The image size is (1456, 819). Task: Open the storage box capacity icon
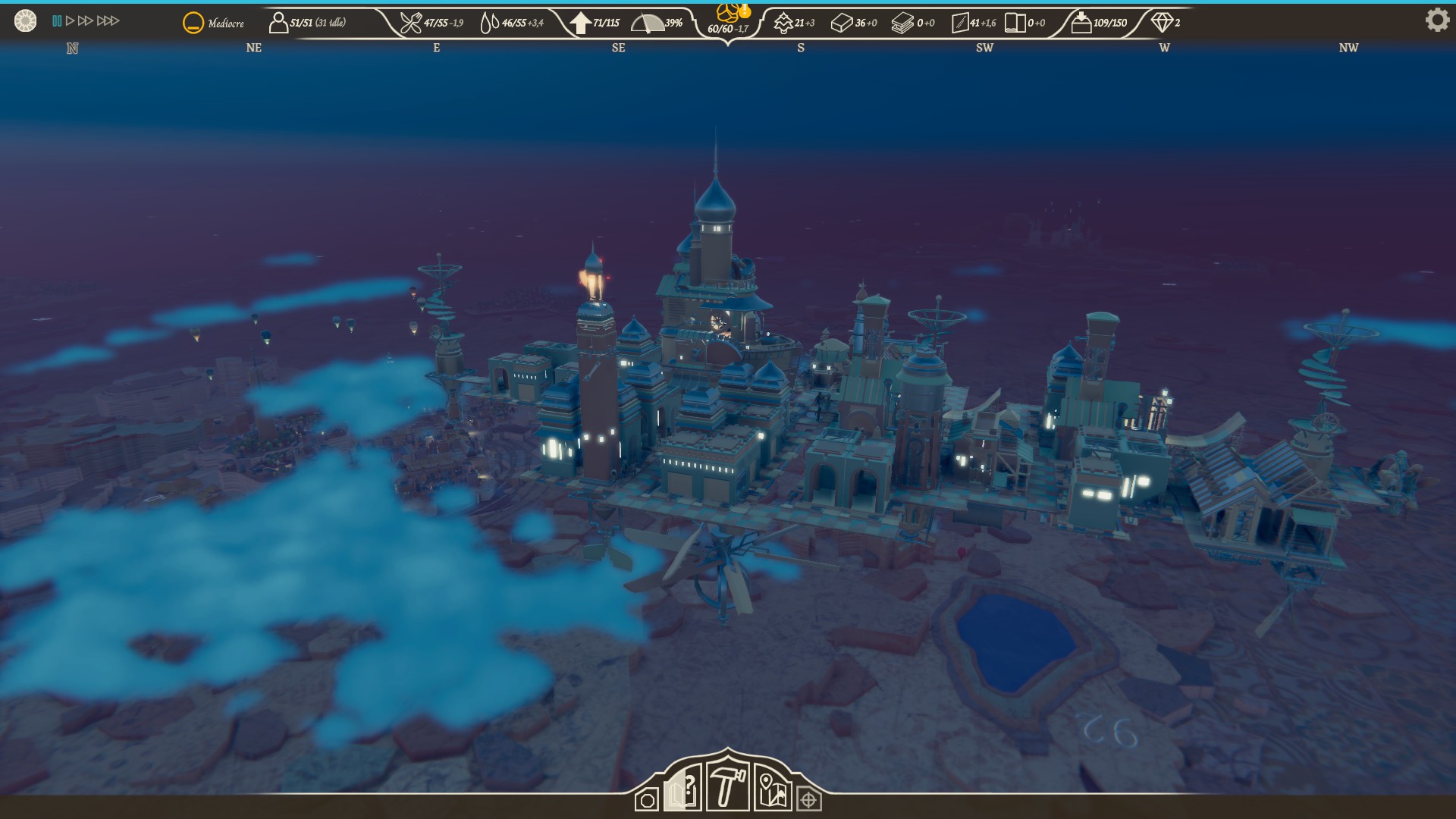(1081, 24)
